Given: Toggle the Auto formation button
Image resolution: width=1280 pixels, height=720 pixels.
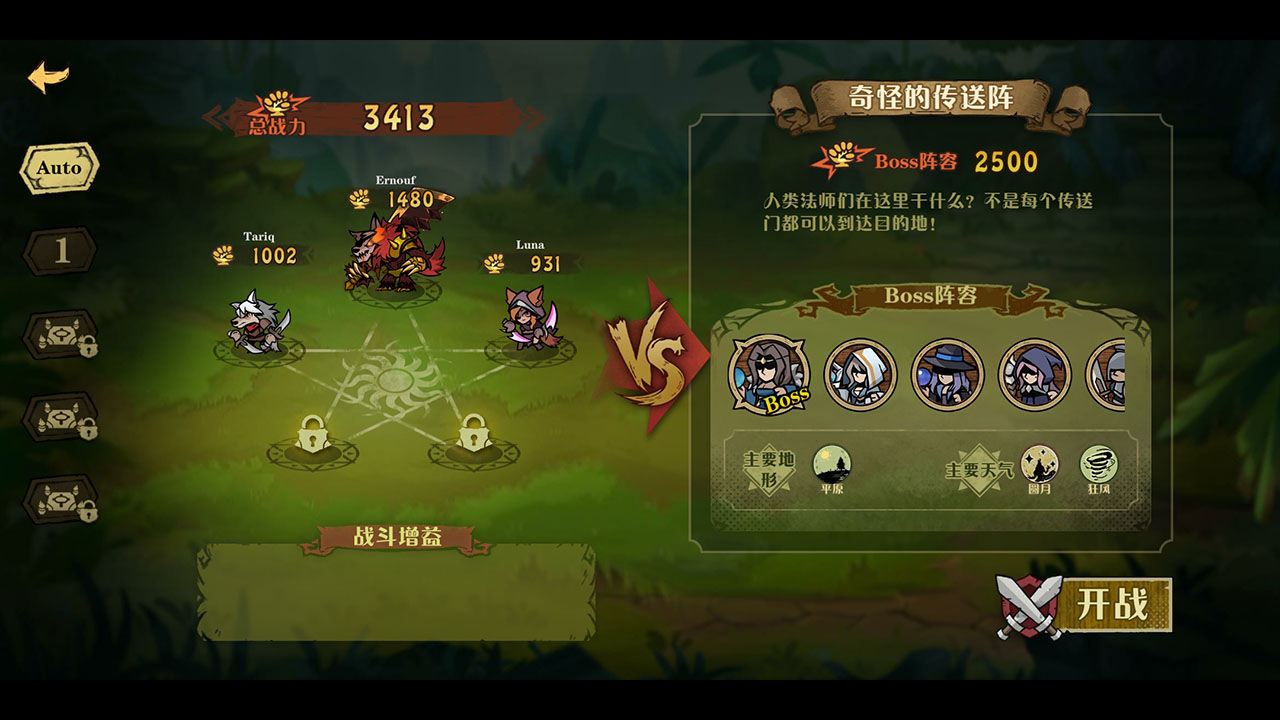Looking at the screenshot, I should point(59,168).
